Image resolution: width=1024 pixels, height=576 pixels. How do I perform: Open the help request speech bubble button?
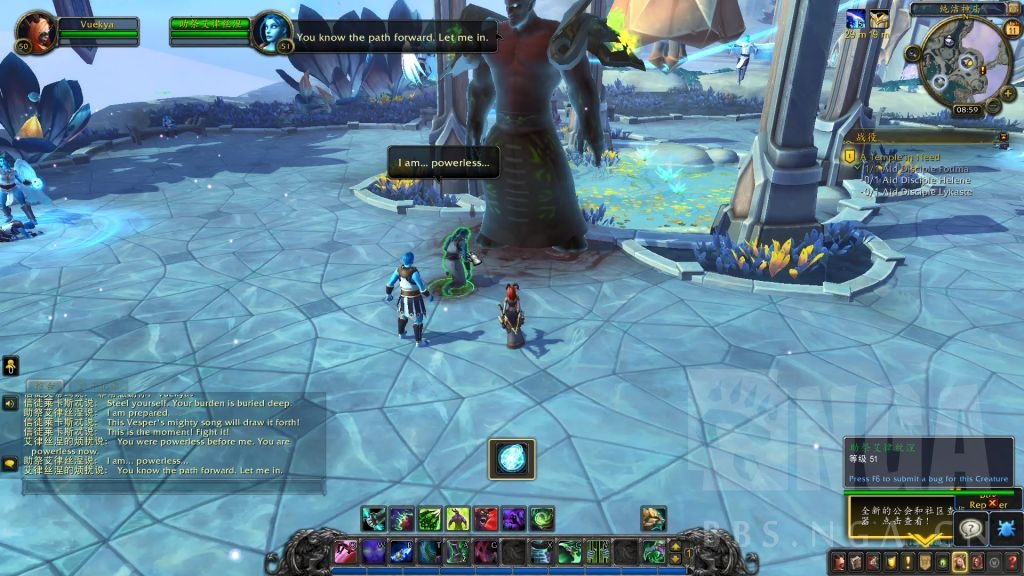click(970, 527)
